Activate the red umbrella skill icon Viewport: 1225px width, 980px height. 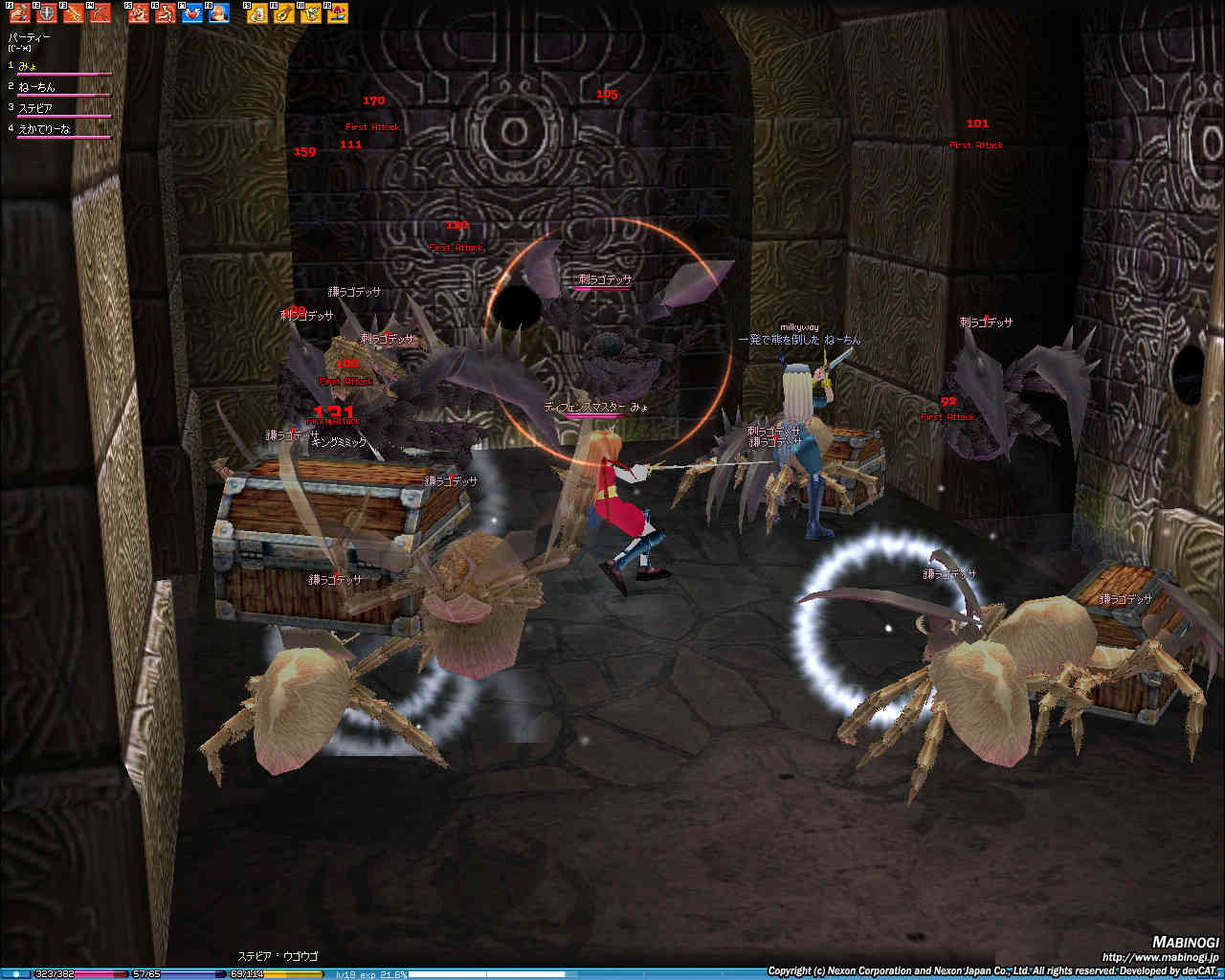(338, 13)
